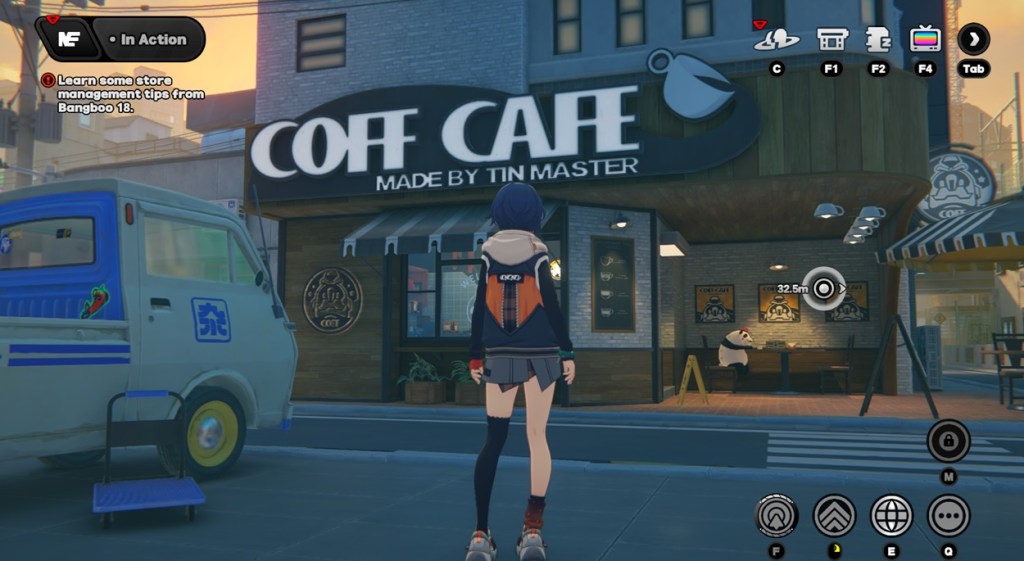1024x561 pixels.
Task: Open the rainbow TV icon
Action: 925,40
